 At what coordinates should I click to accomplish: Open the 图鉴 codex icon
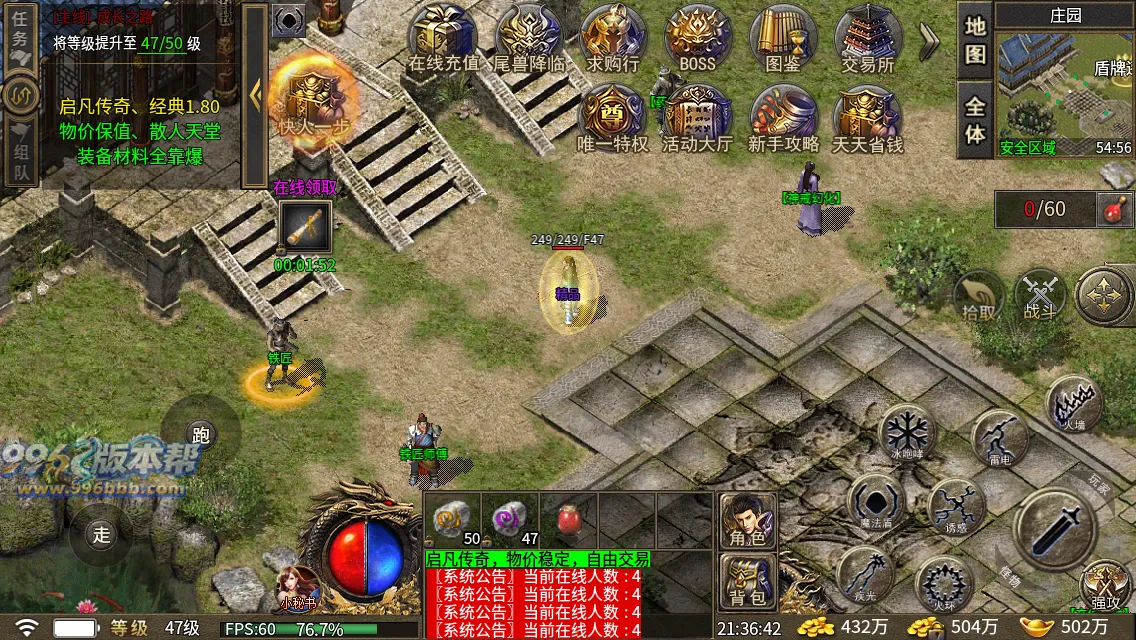(783, 38)
